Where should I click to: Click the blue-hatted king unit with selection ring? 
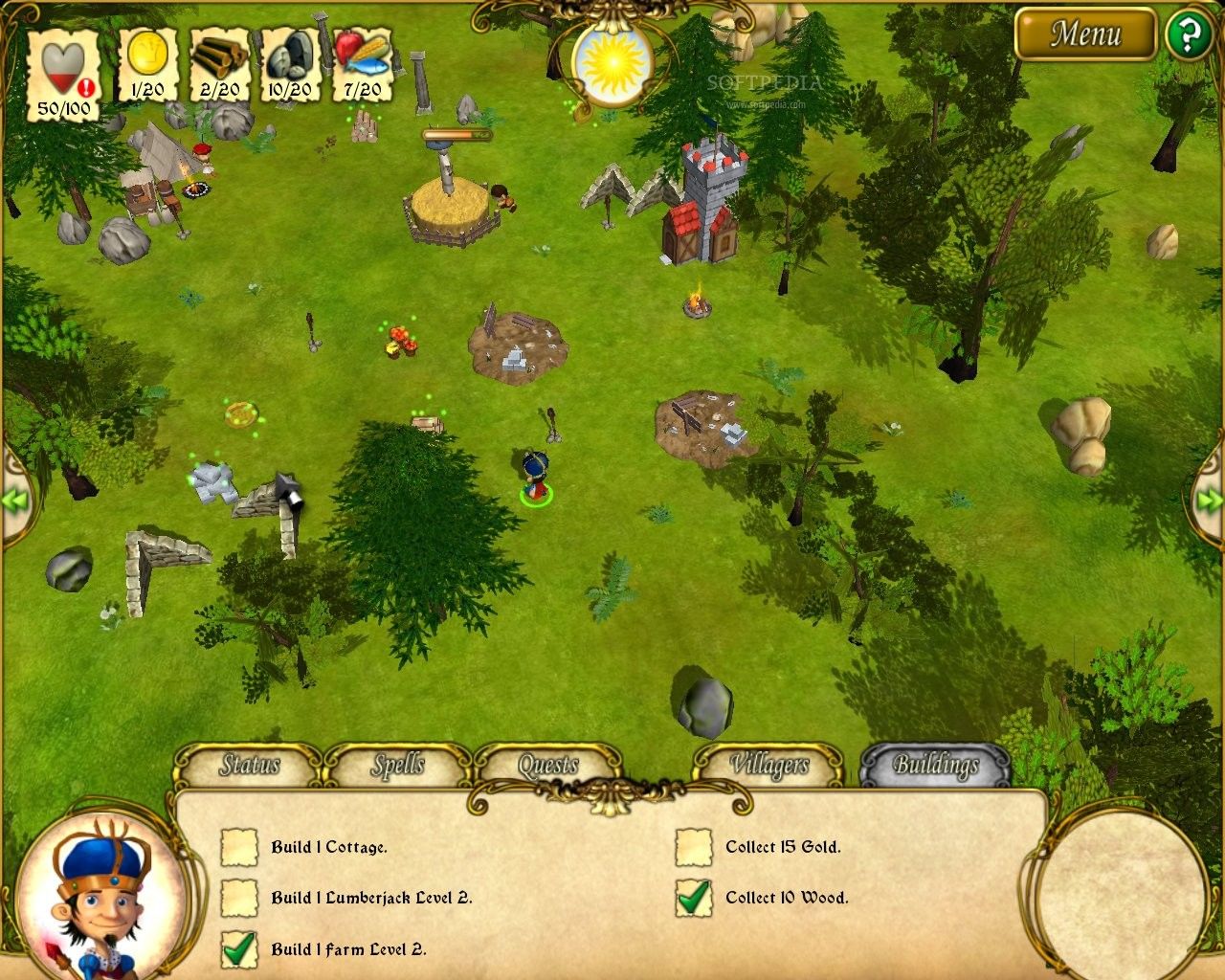coord(536,477)
